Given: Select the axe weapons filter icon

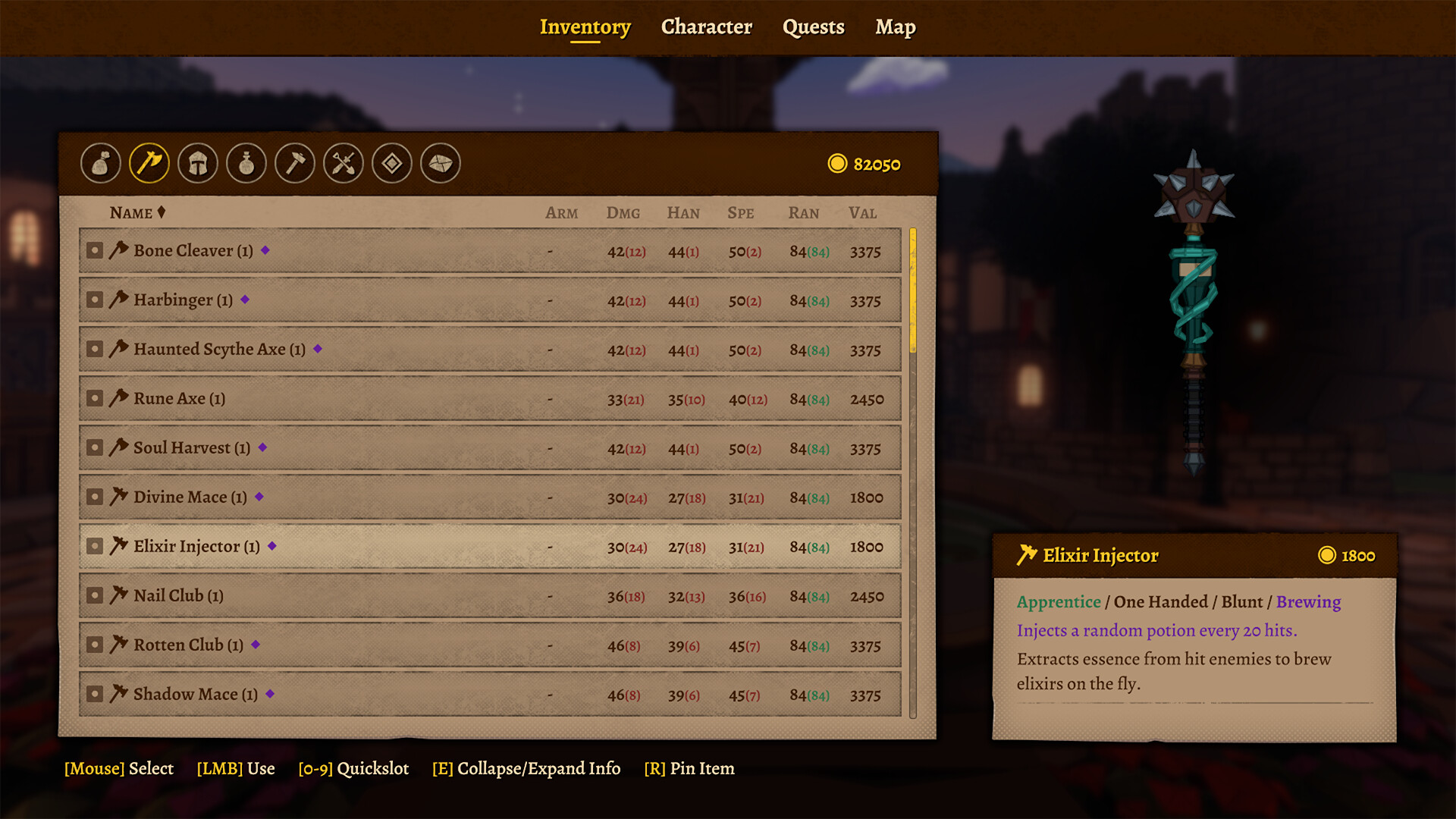Looking at the screenshot, I should pos(149,163).
